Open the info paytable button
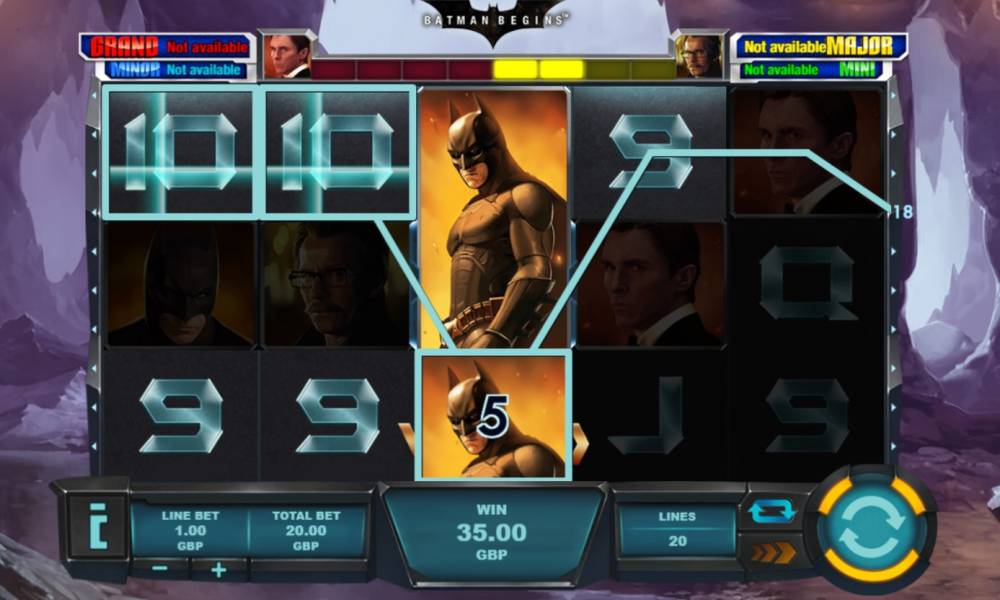 point(97,526)
